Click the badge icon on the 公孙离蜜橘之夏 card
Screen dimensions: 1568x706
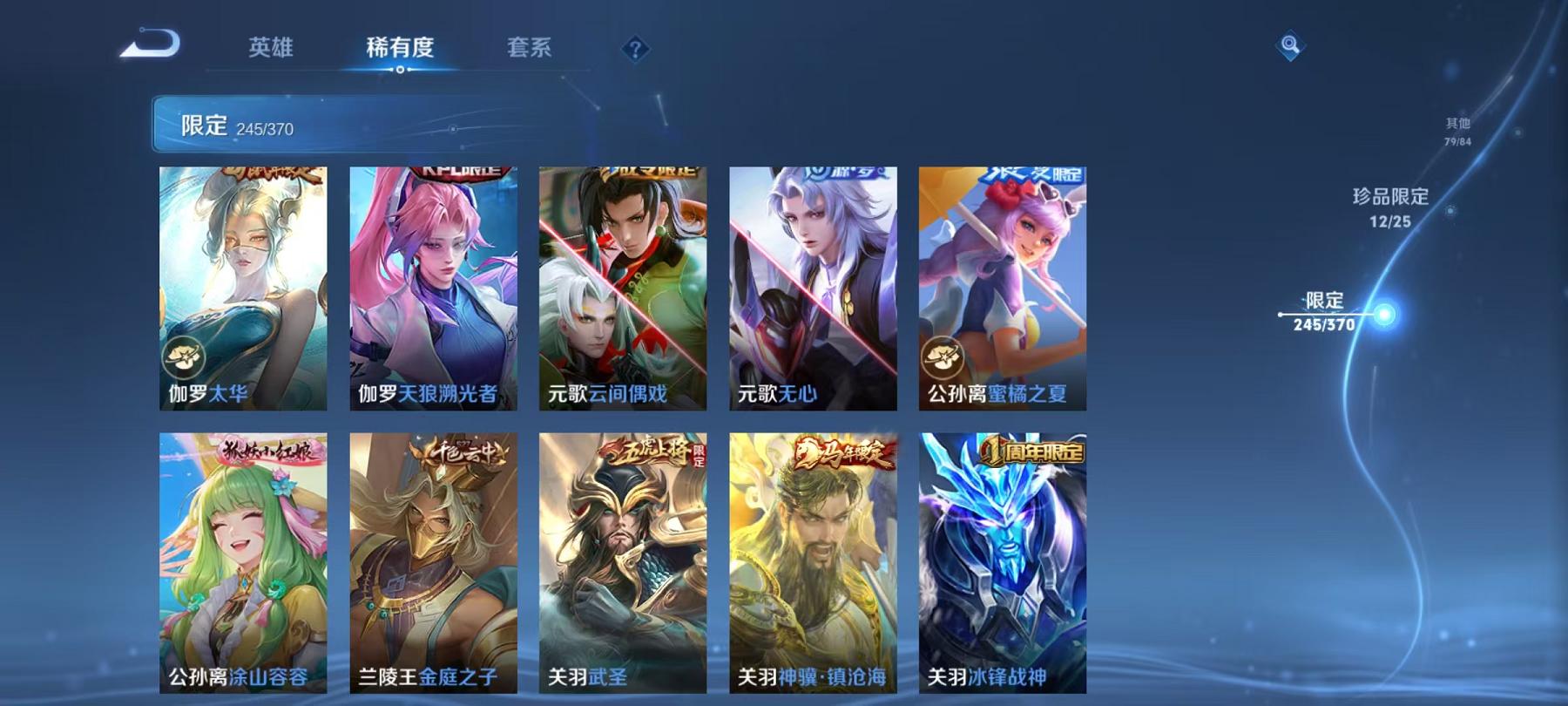click(943, 355)
